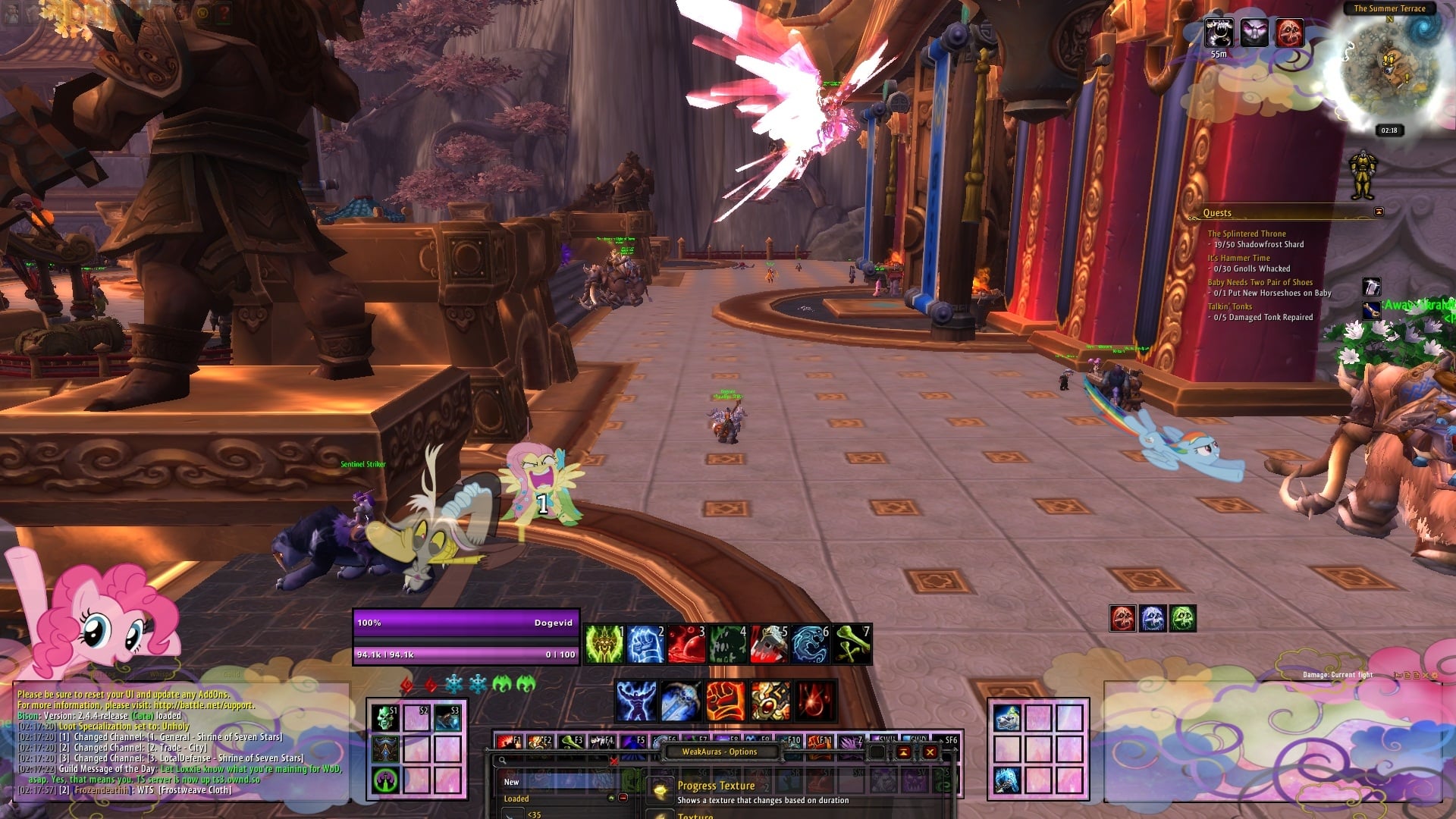Minimize the WeakAuras Options window
This screenshot has width=1456, height=819.
click(x=903, y=752)
